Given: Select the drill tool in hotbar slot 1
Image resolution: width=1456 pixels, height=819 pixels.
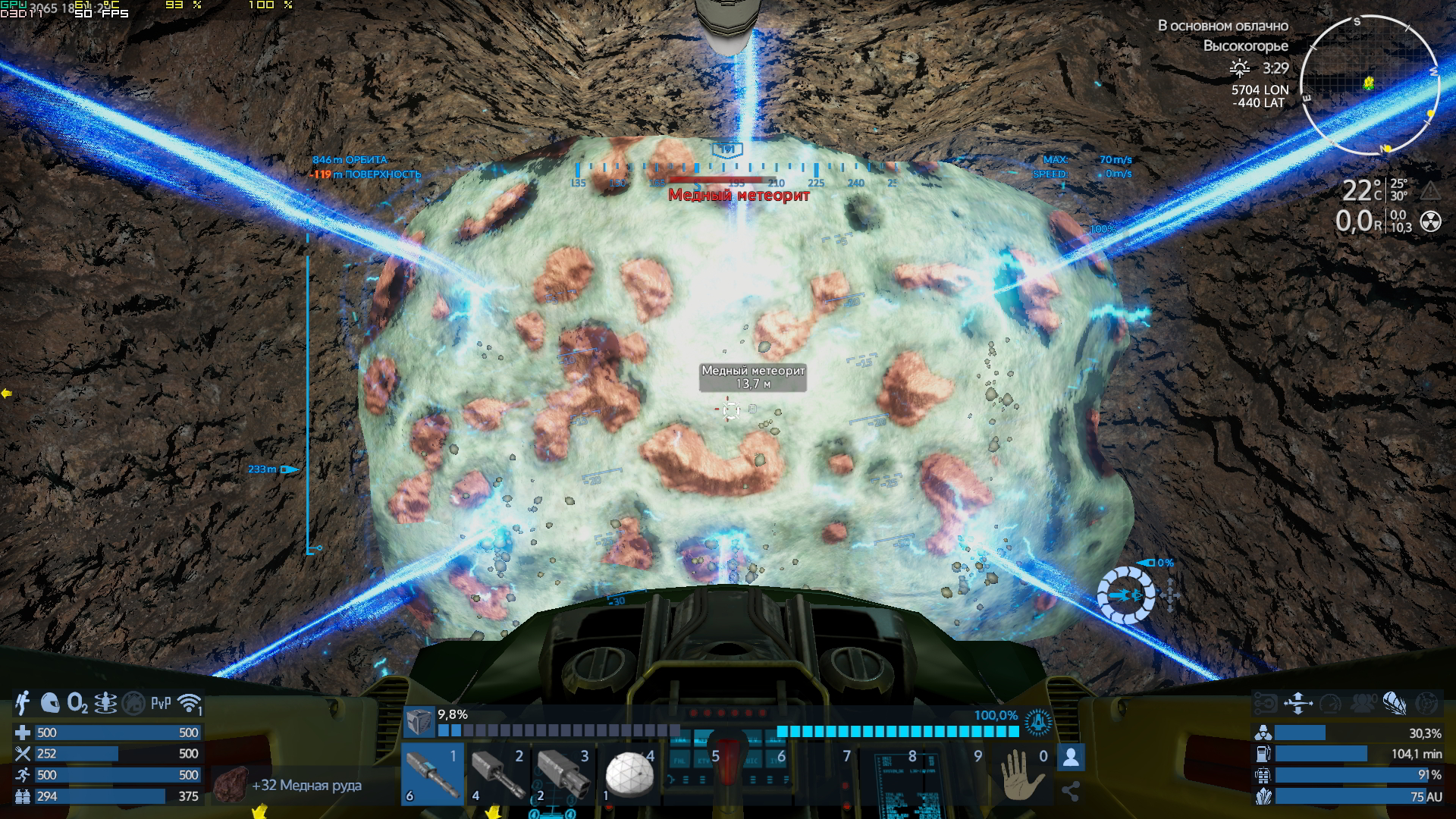Looking at the screenshot, I should pos(432,774).
